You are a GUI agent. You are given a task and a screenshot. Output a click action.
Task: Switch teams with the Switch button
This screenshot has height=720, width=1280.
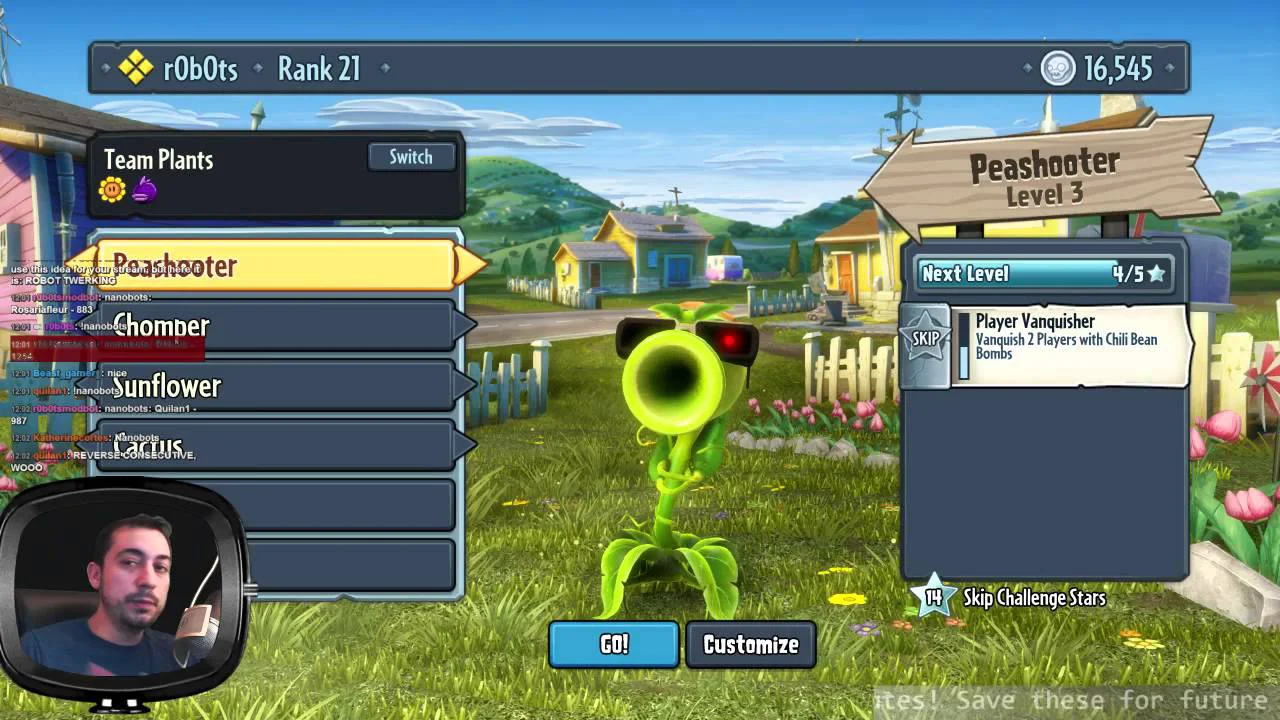point(411,157)
